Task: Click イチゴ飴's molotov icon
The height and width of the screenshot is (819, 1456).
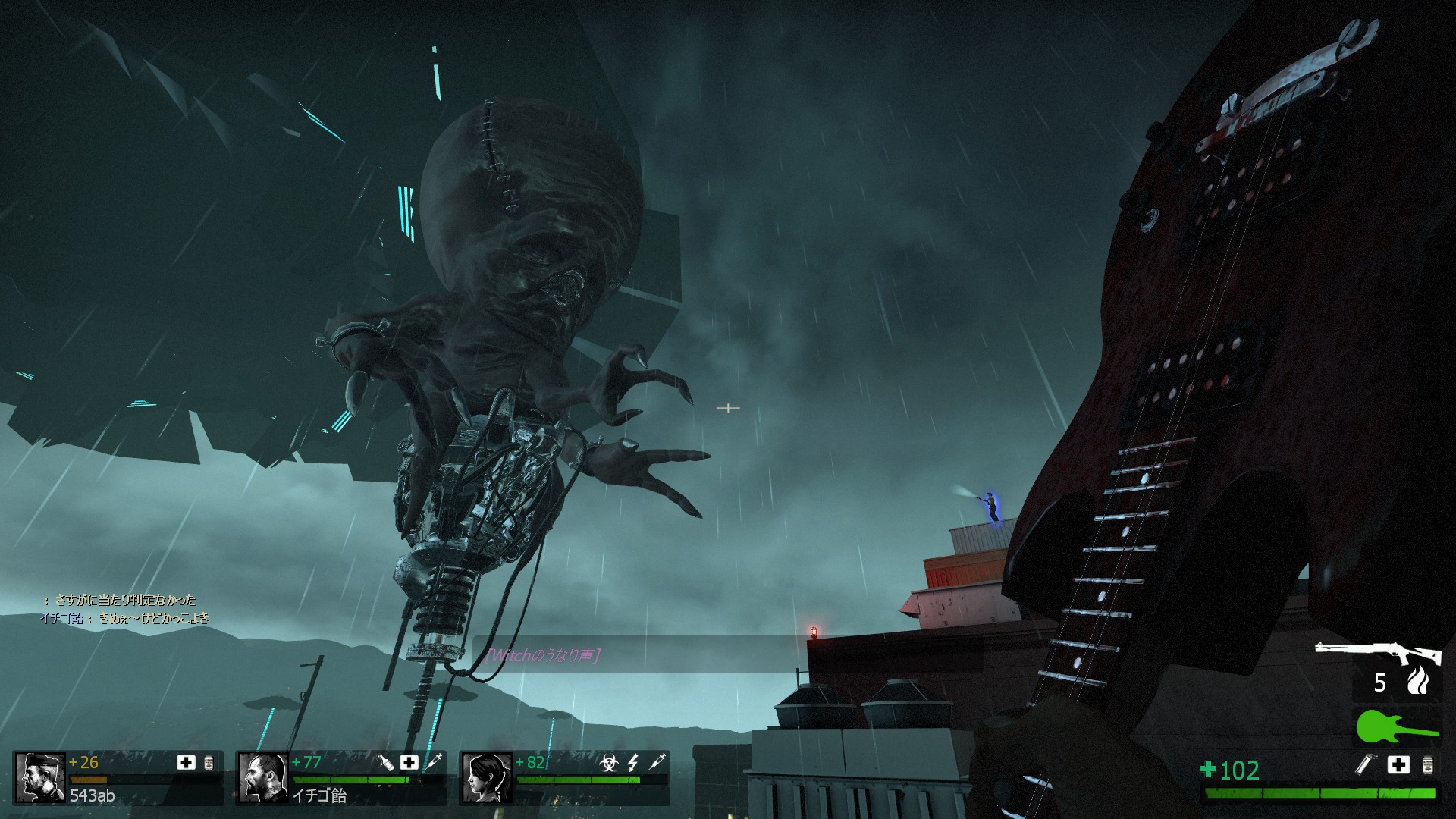Action: (385, 762)
